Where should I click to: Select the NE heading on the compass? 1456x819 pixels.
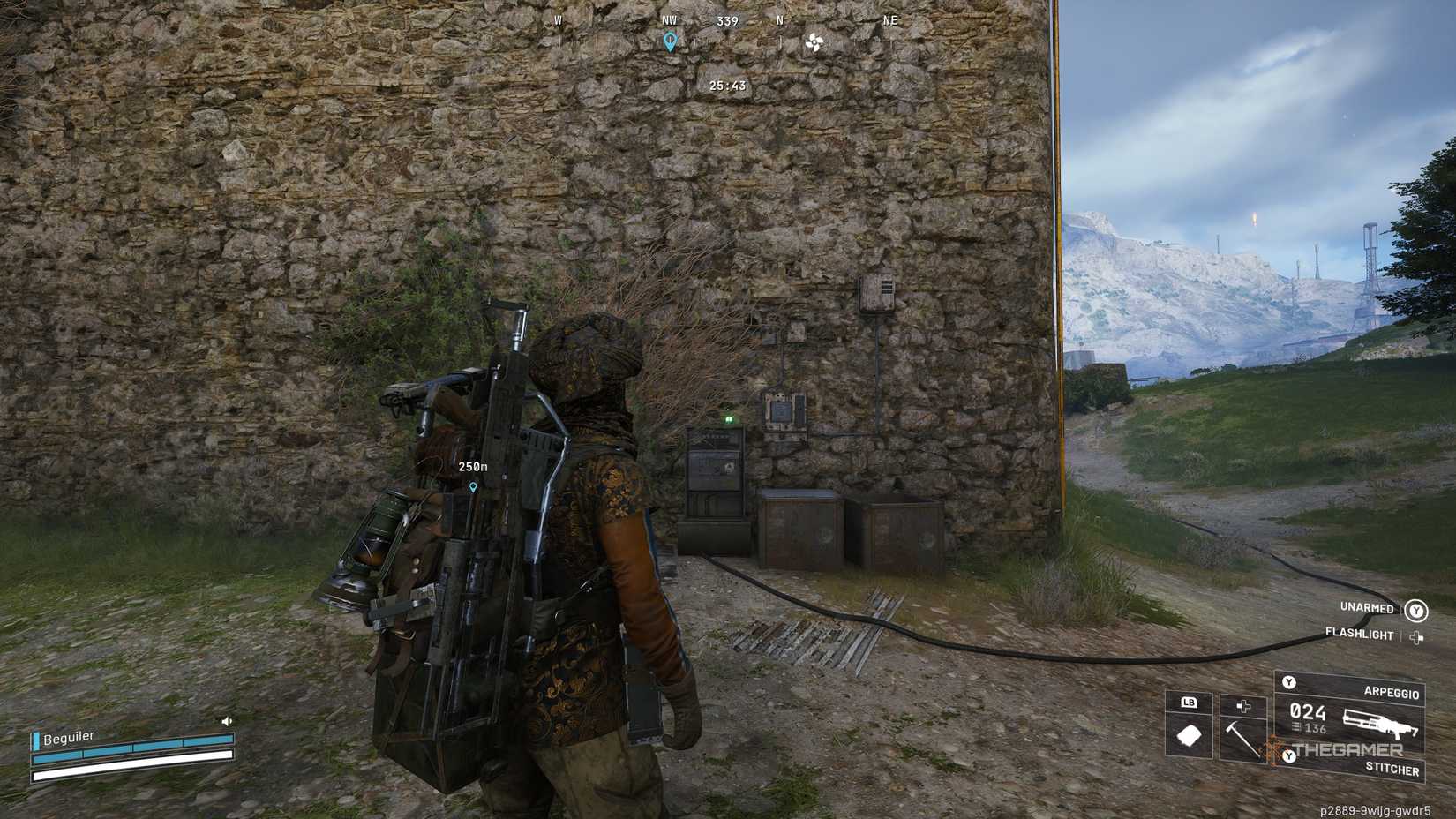(x=889, y=20)
